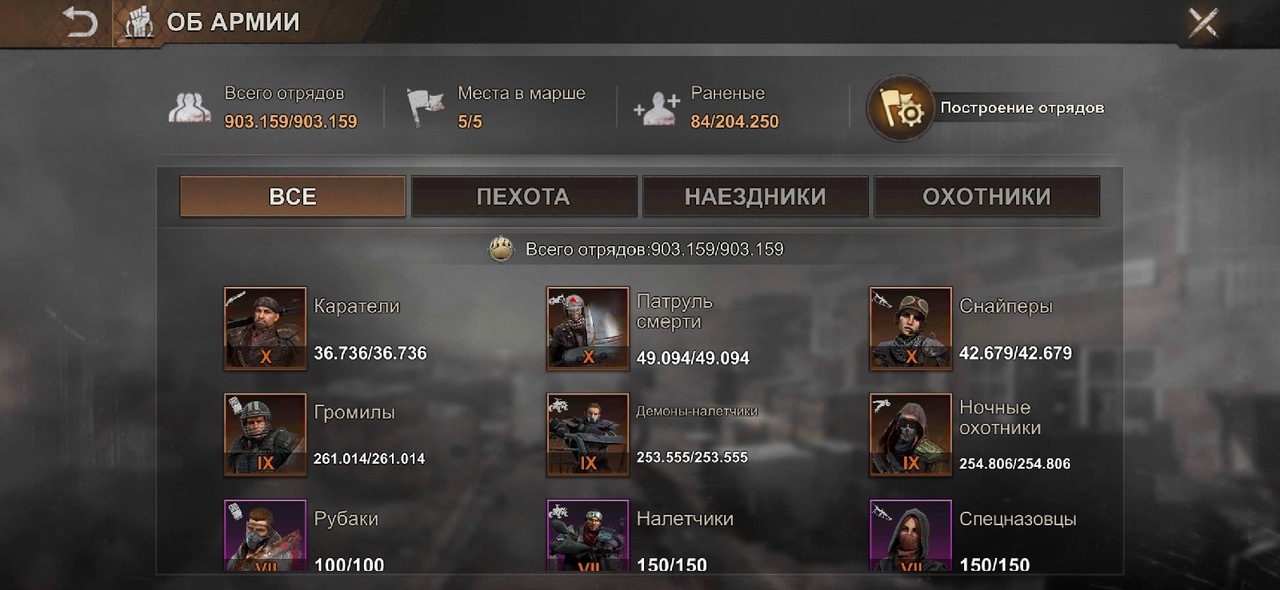
Task: Select the Демоны-налетчики unit portrait
Action: (588, 435)
